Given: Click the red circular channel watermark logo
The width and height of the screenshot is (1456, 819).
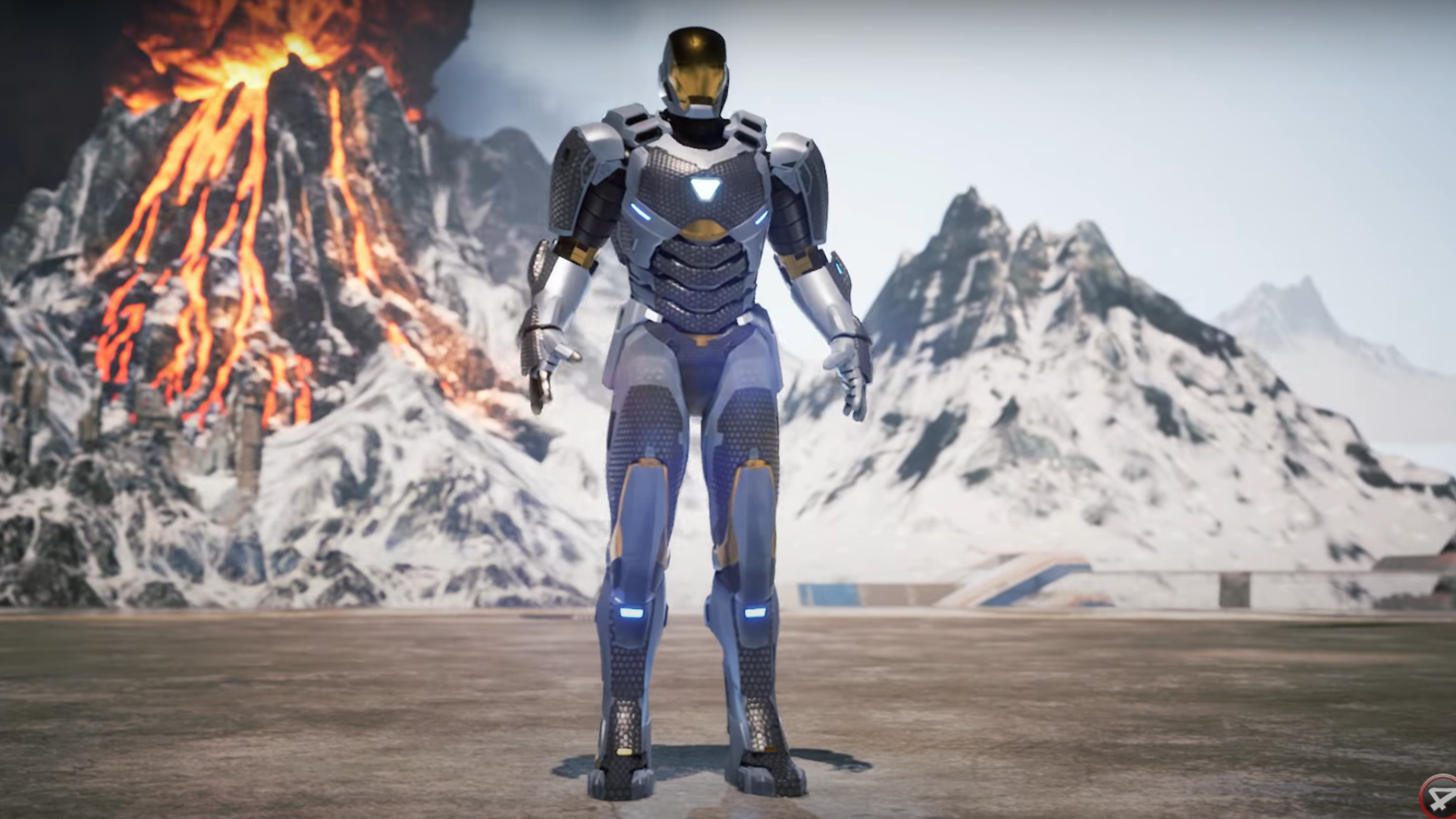Looking at the screenshot, I should click(x=1439, y=799).
